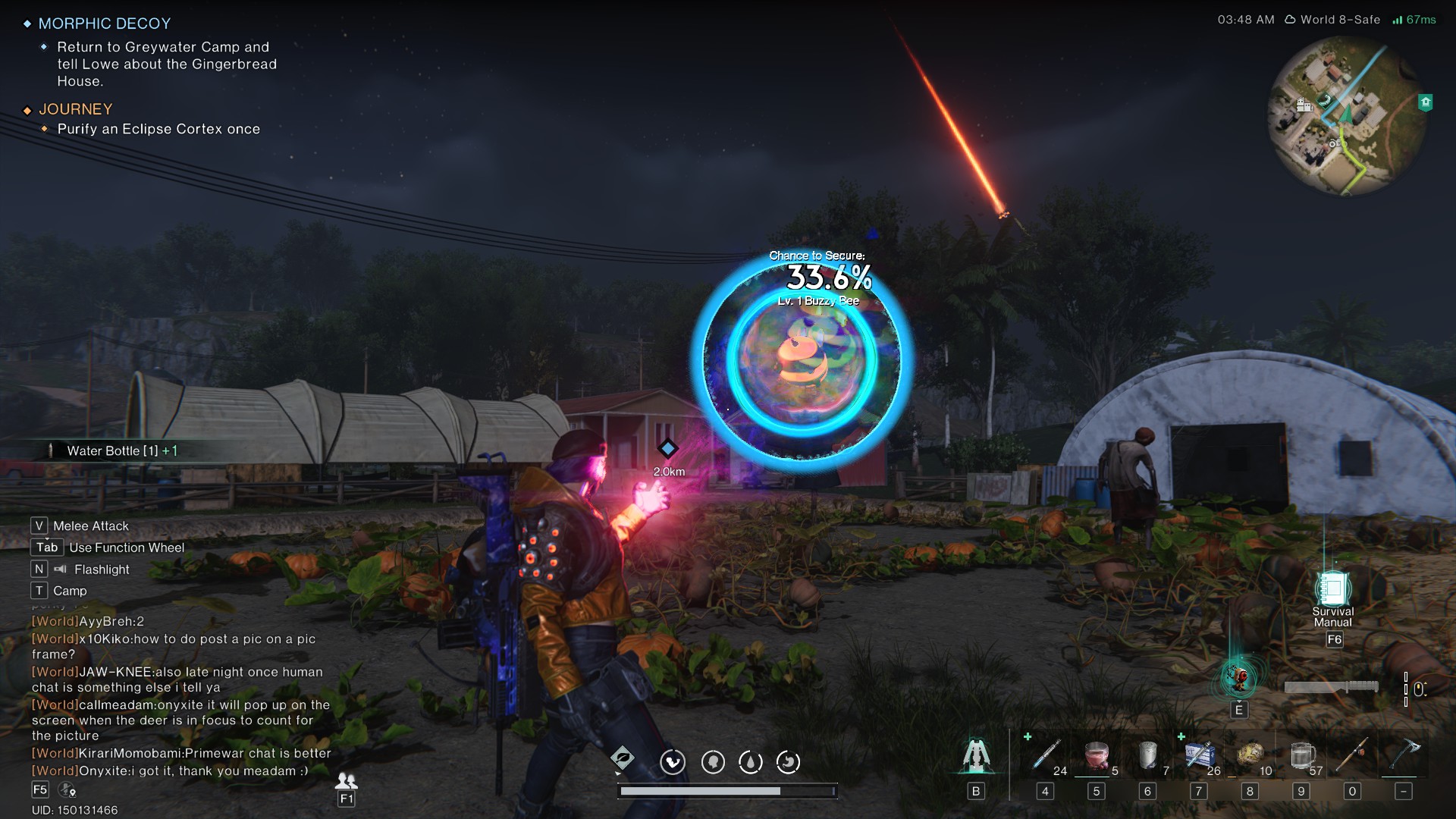
Task: Open the building mode tower icon
Action: (x=976, y=755)
